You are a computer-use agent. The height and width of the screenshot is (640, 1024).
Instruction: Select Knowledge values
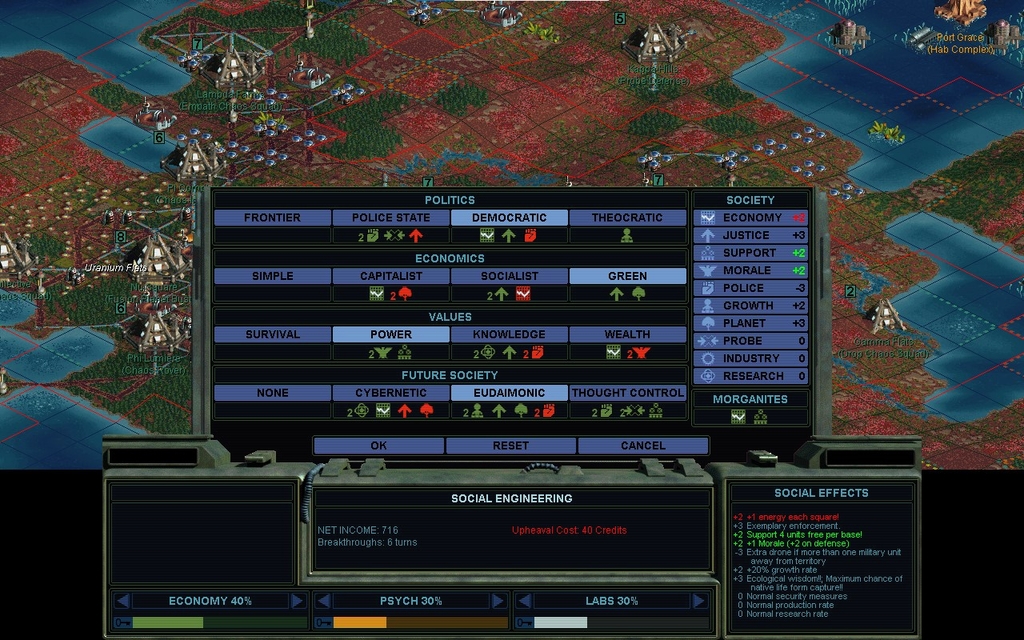509,334
